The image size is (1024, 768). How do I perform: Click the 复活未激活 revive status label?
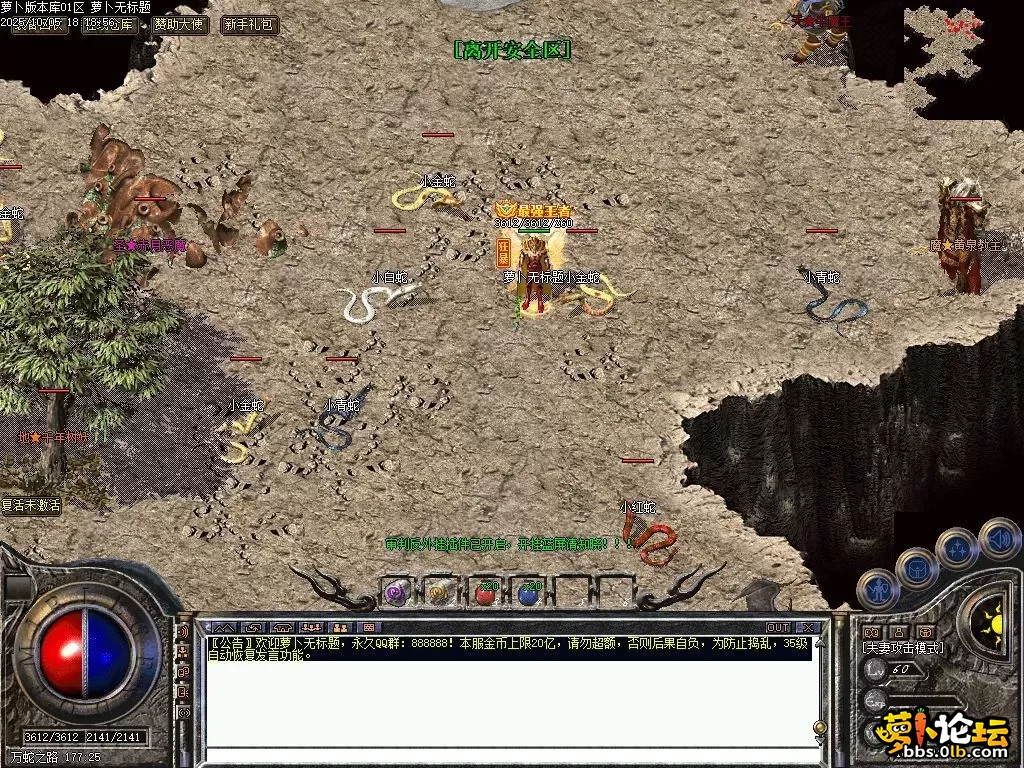pyautogui.click(x=31, y=506)
